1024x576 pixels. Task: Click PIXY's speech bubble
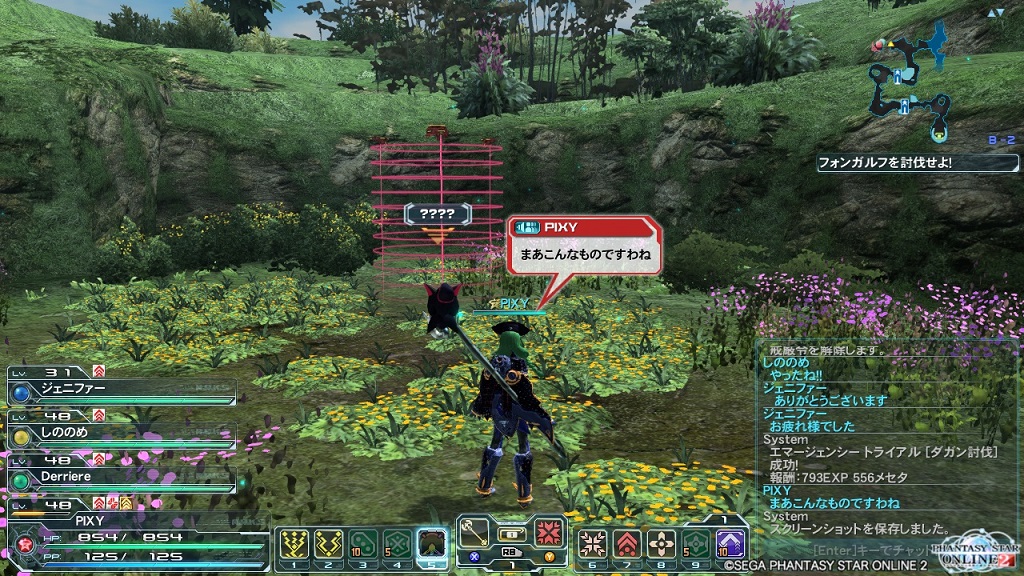pyautogui.click(x=584, y=245)
